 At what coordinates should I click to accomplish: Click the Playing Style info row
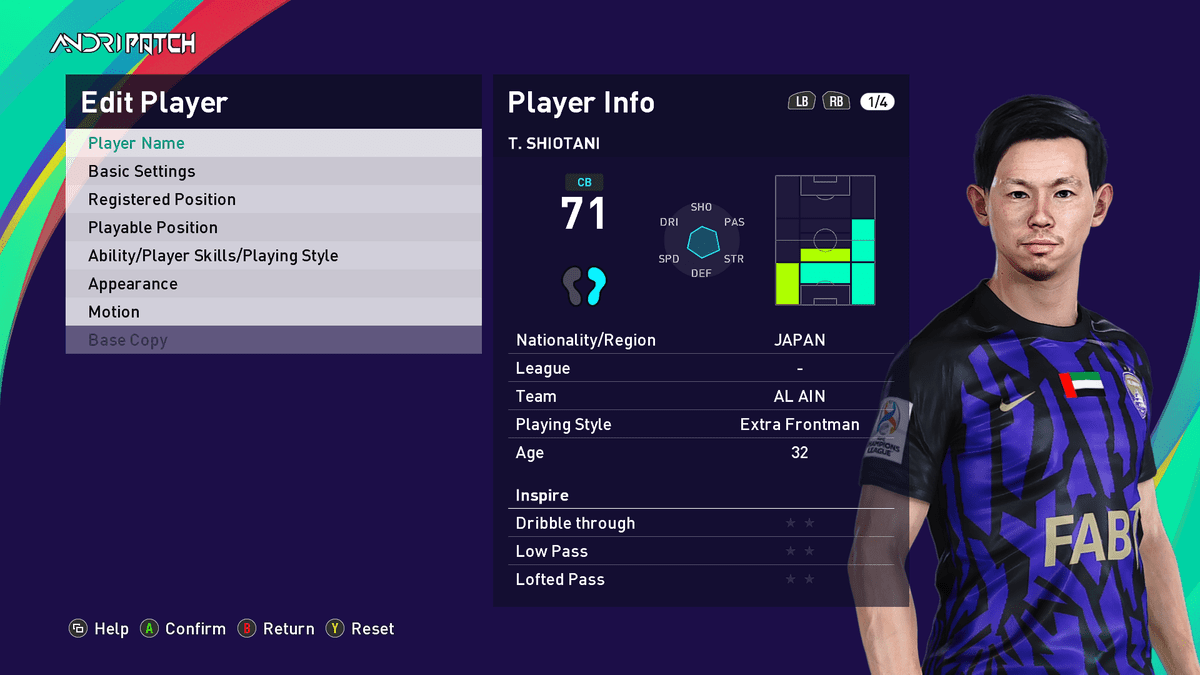tap(701, 424)
